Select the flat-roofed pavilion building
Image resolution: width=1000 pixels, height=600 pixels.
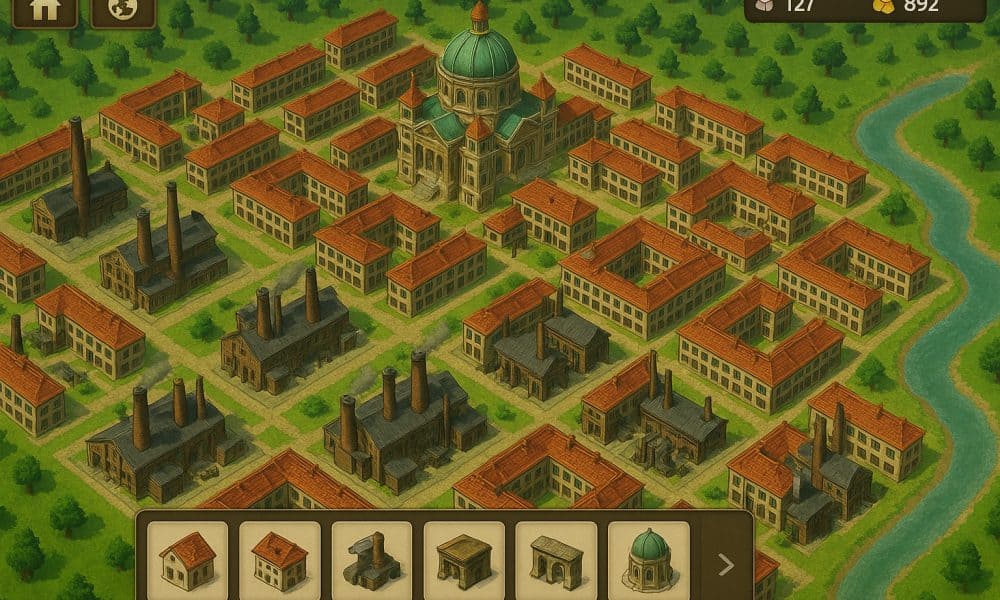click(x=464, y=558)
